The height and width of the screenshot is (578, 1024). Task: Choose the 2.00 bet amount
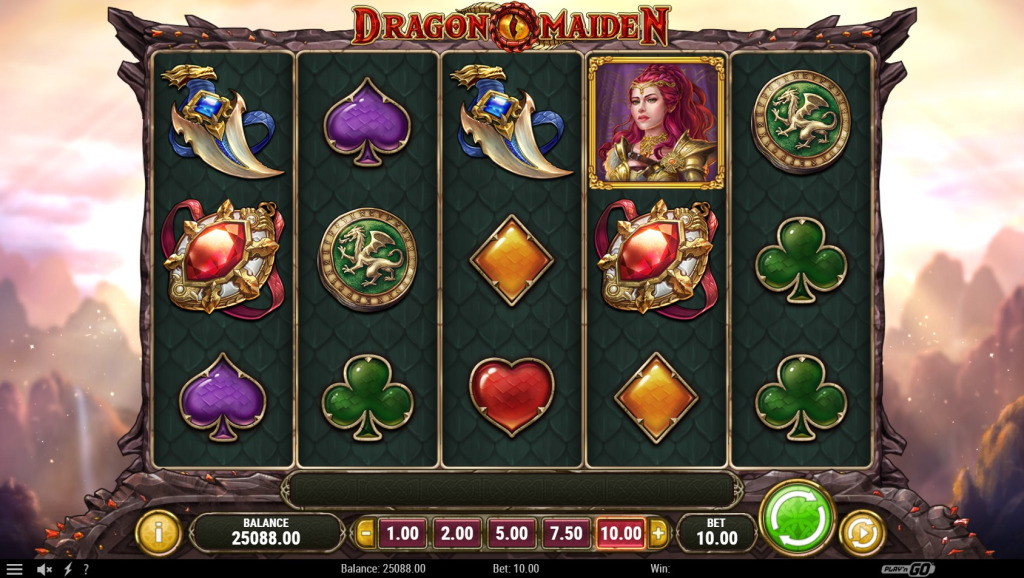pyautogui.click(x=456, y=533)
